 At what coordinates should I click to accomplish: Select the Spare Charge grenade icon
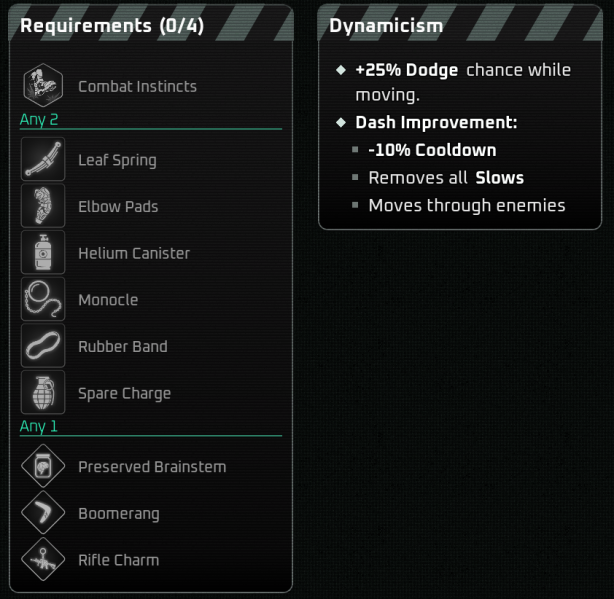(x=43, y=393)
